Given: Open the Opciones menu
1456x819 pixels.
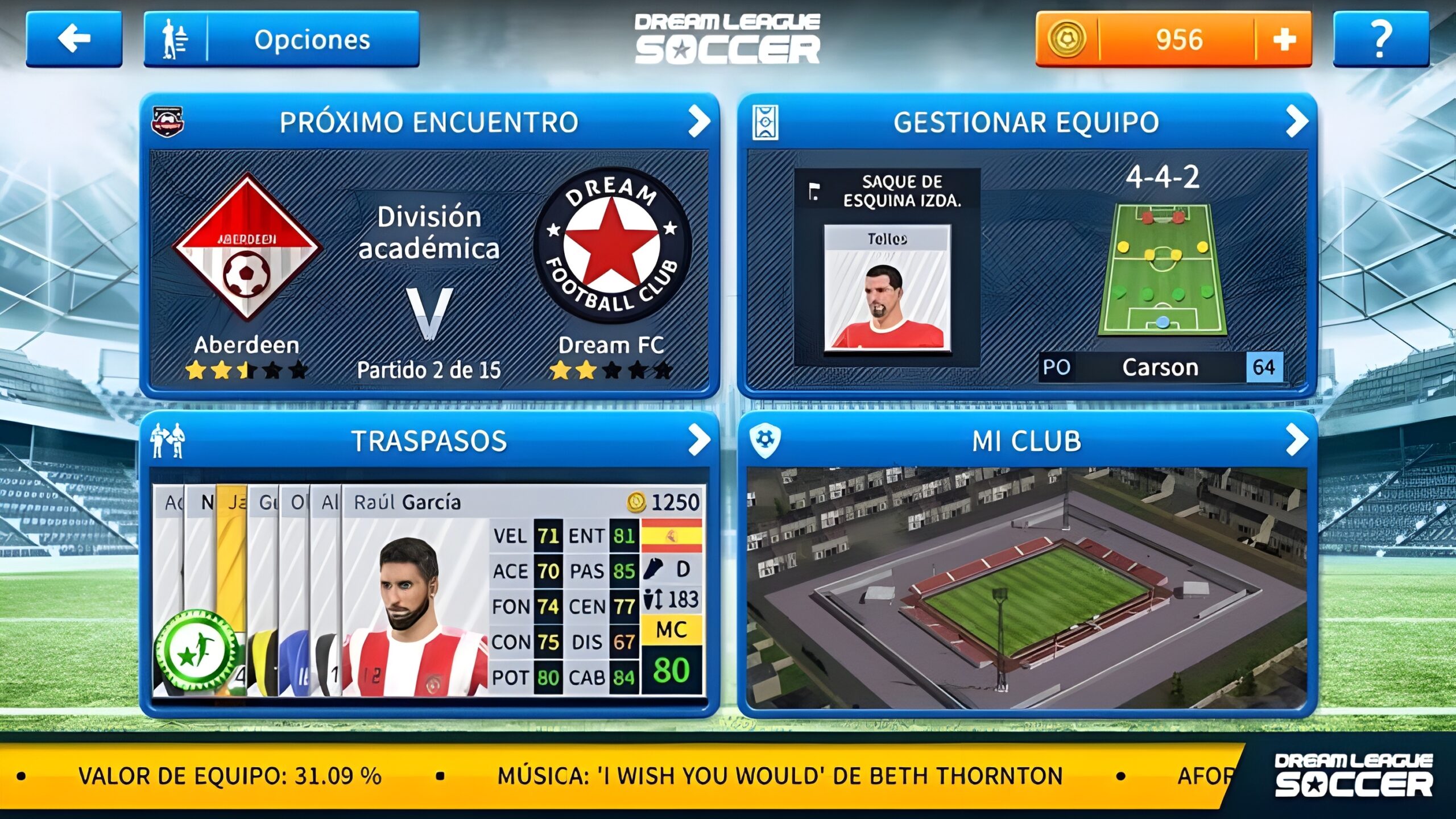Looking at the screenshot, I should tap(282, 39).
